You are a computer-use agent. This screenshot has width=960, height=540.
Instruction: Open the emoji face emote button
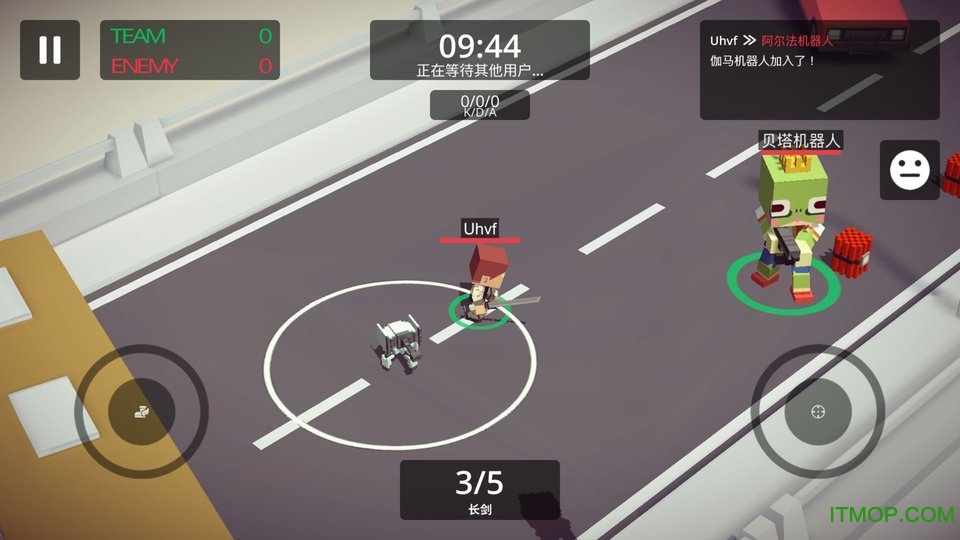pyautogui.click(x=909, y=169)
